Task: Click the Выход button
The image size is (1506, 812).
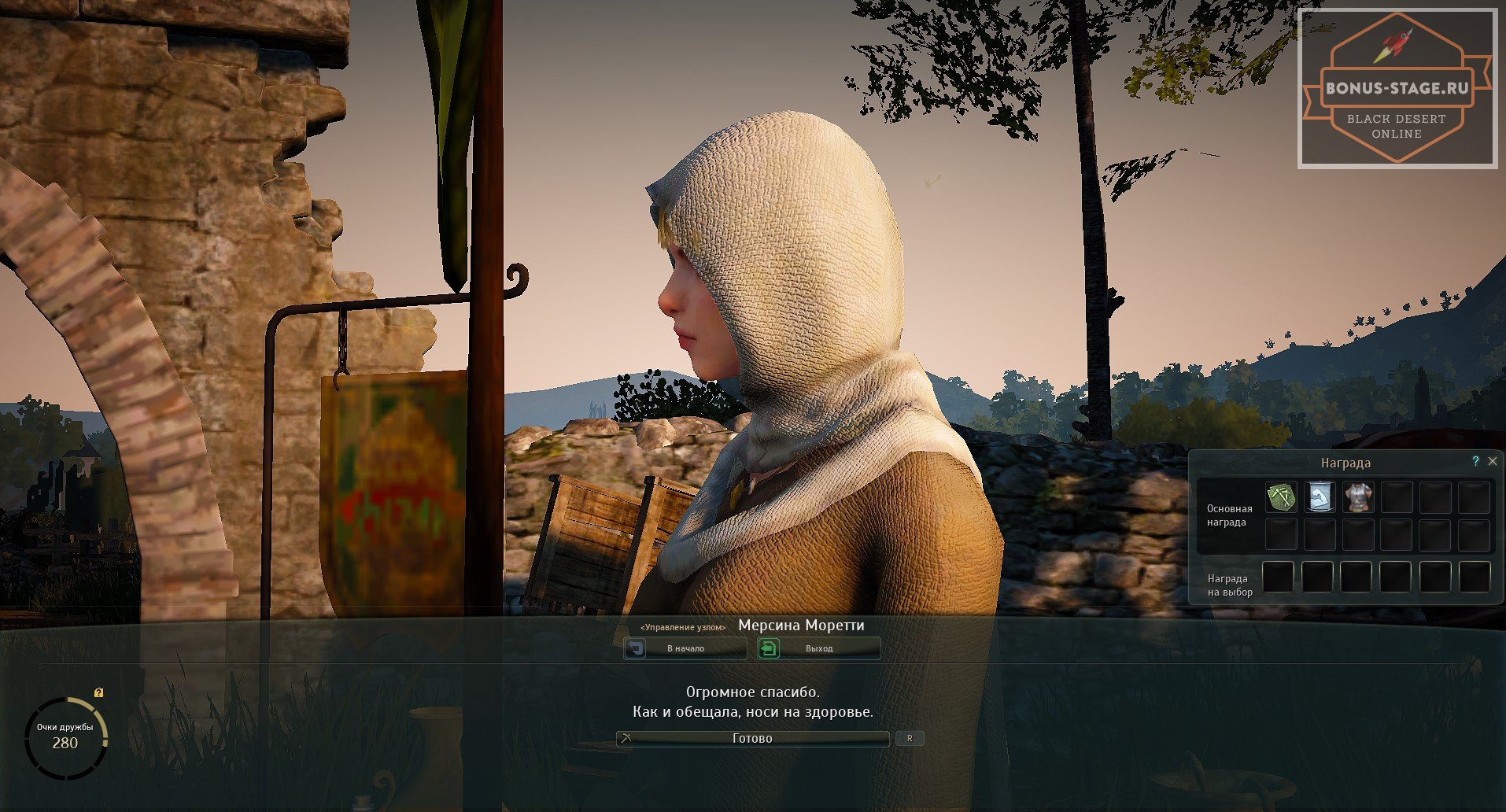Action: tap(818, 648)
